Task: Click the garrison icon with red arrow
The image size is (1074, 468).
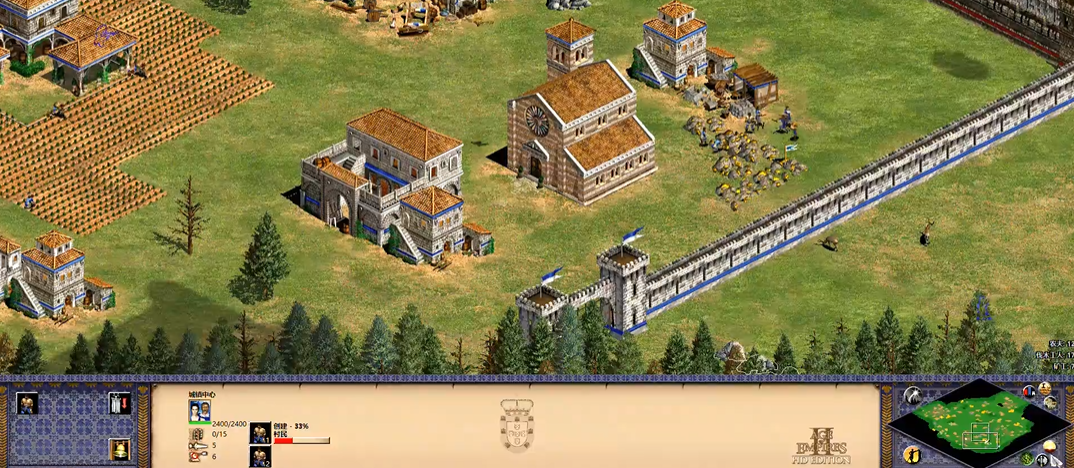Action: tap(119, 404)
